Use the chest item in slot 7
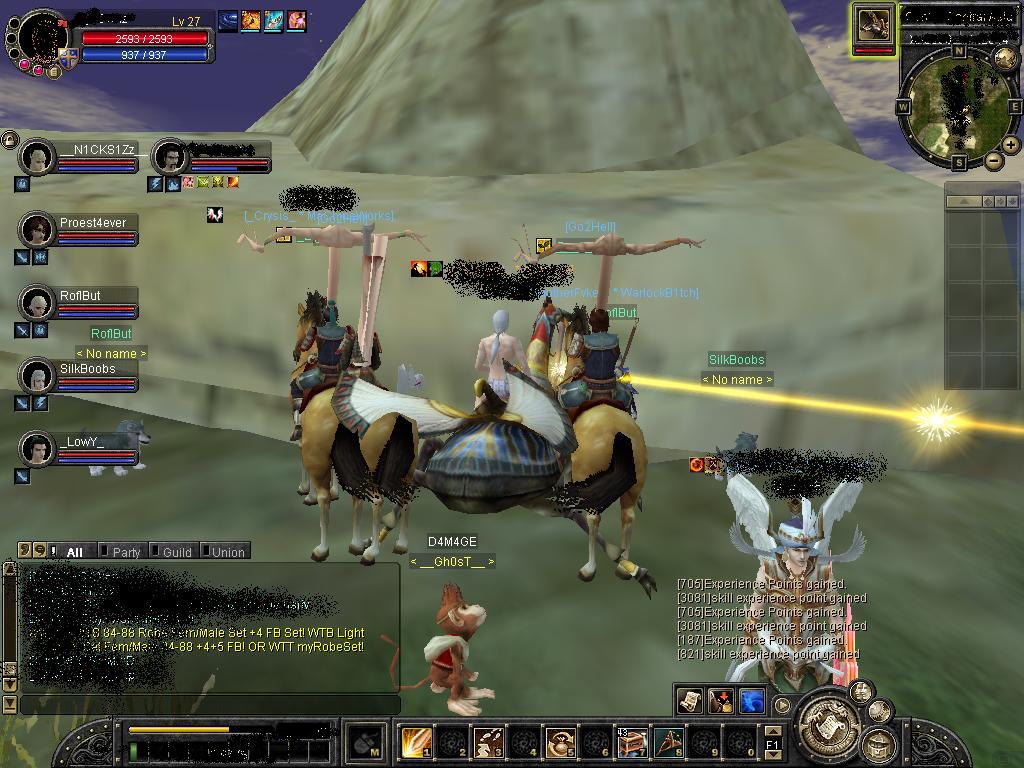This screenshot has width=1024, height=768. [632, 742]
